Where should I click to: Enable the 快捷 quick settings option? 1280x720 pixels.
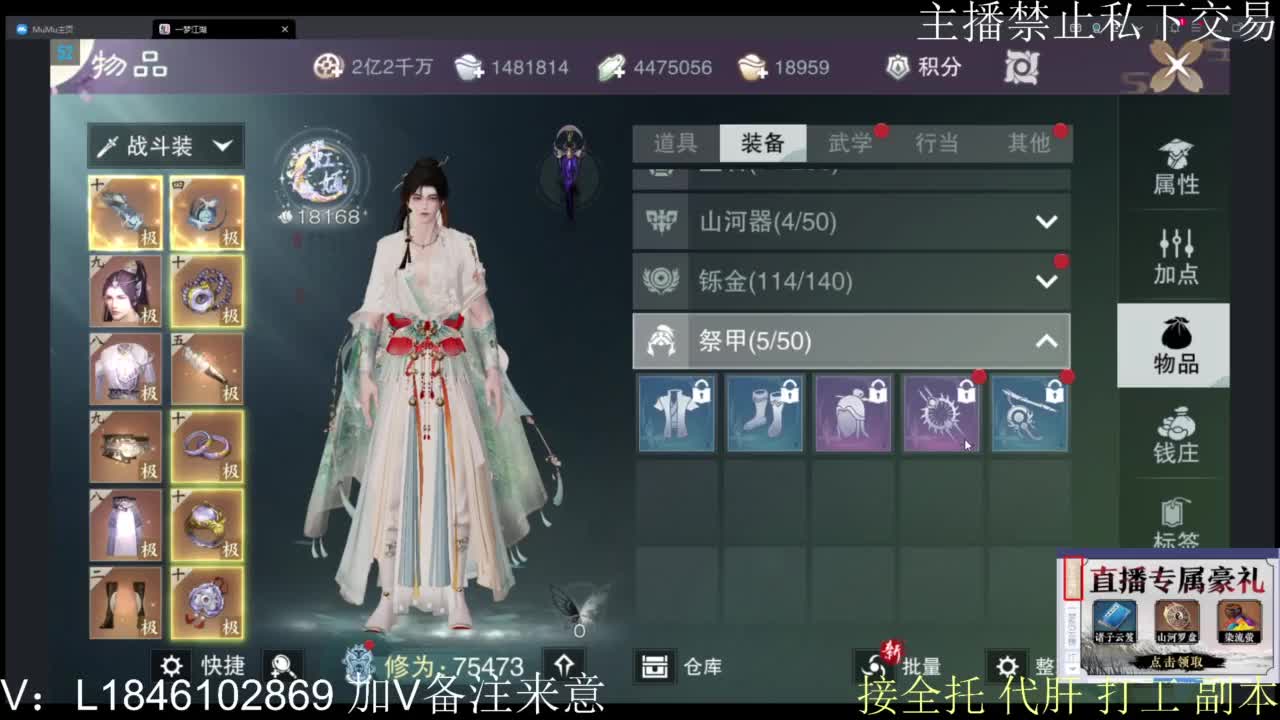click(172, 666)
